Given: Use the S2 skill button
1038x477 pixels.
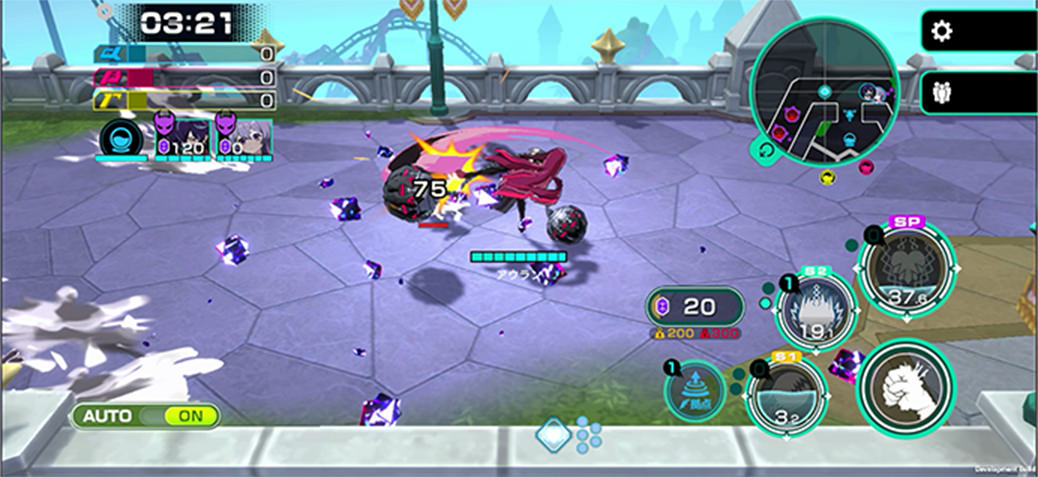Looking at the screenshot, I should [x=815, y=311].
